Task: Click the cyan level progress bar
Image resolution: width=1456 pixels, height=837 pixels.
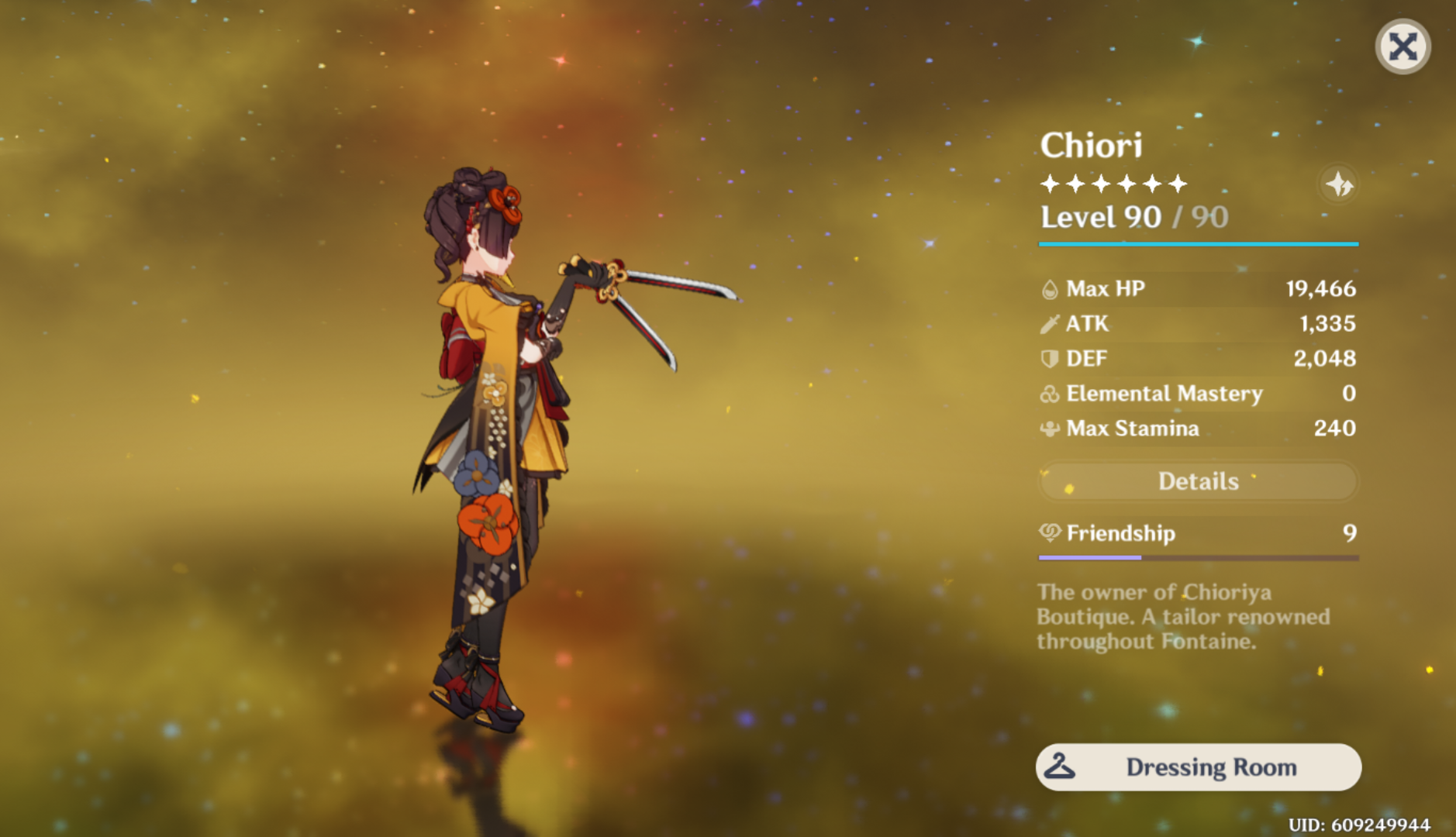Action: (x=1198, y=243)
